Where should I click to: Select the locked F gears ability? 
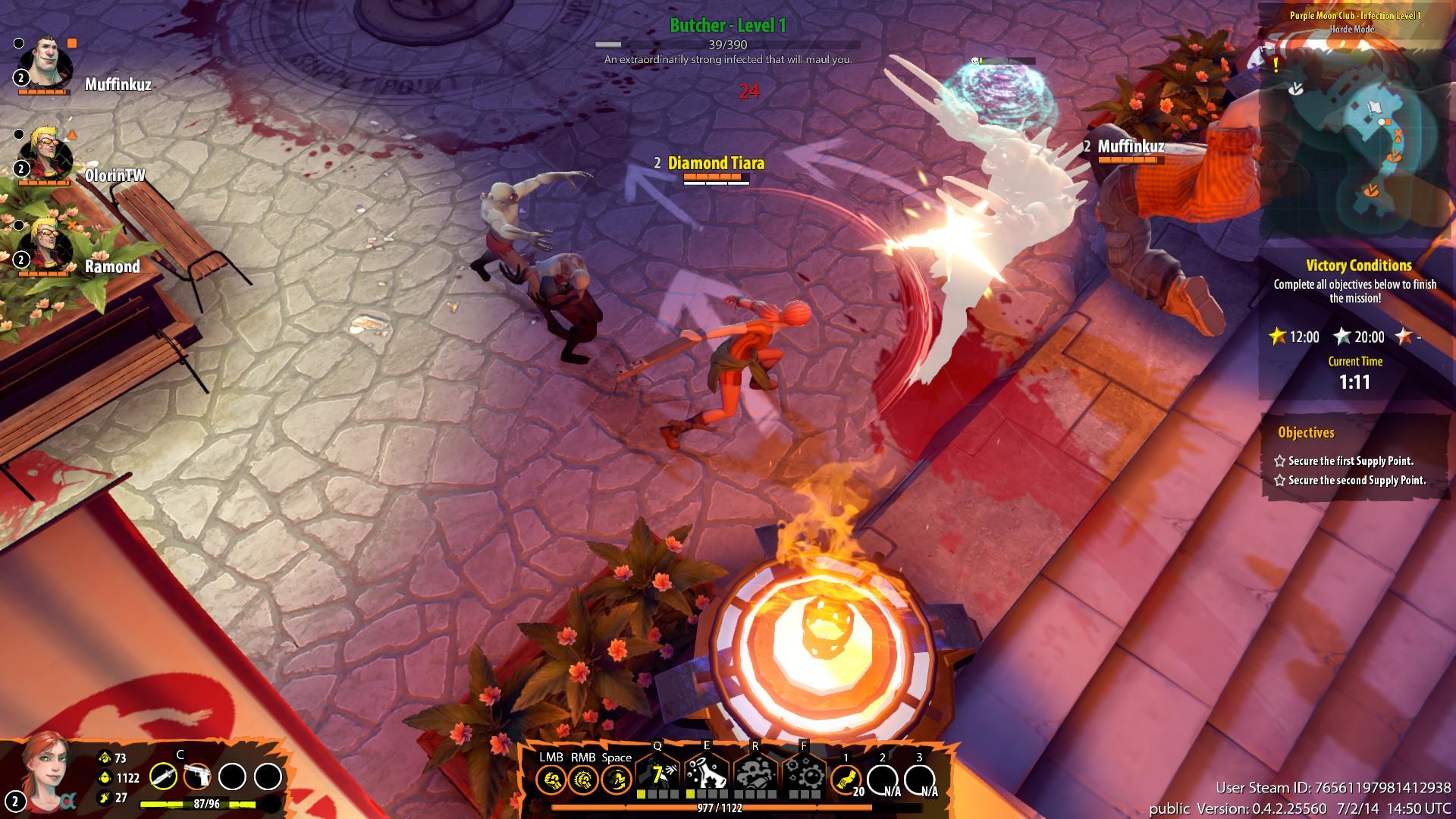pos(804,773)
